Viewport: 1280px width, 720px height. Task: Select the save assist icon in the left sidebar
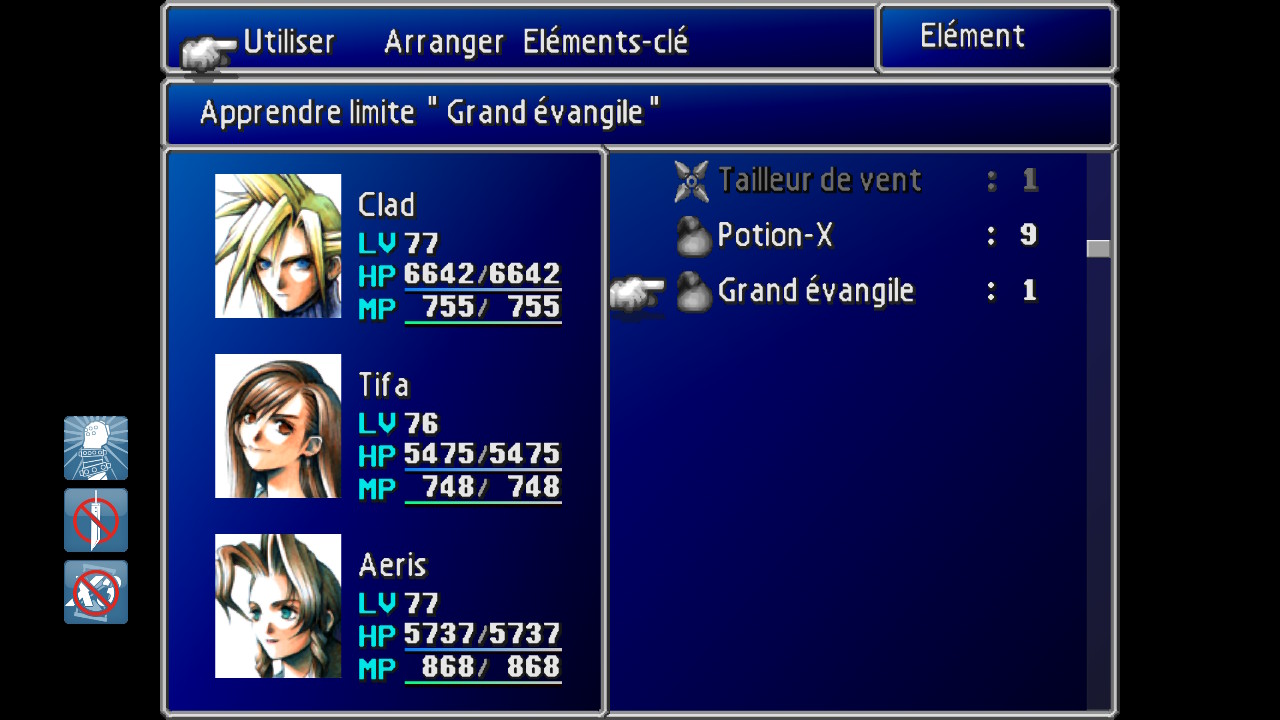[x=95, y=447]
